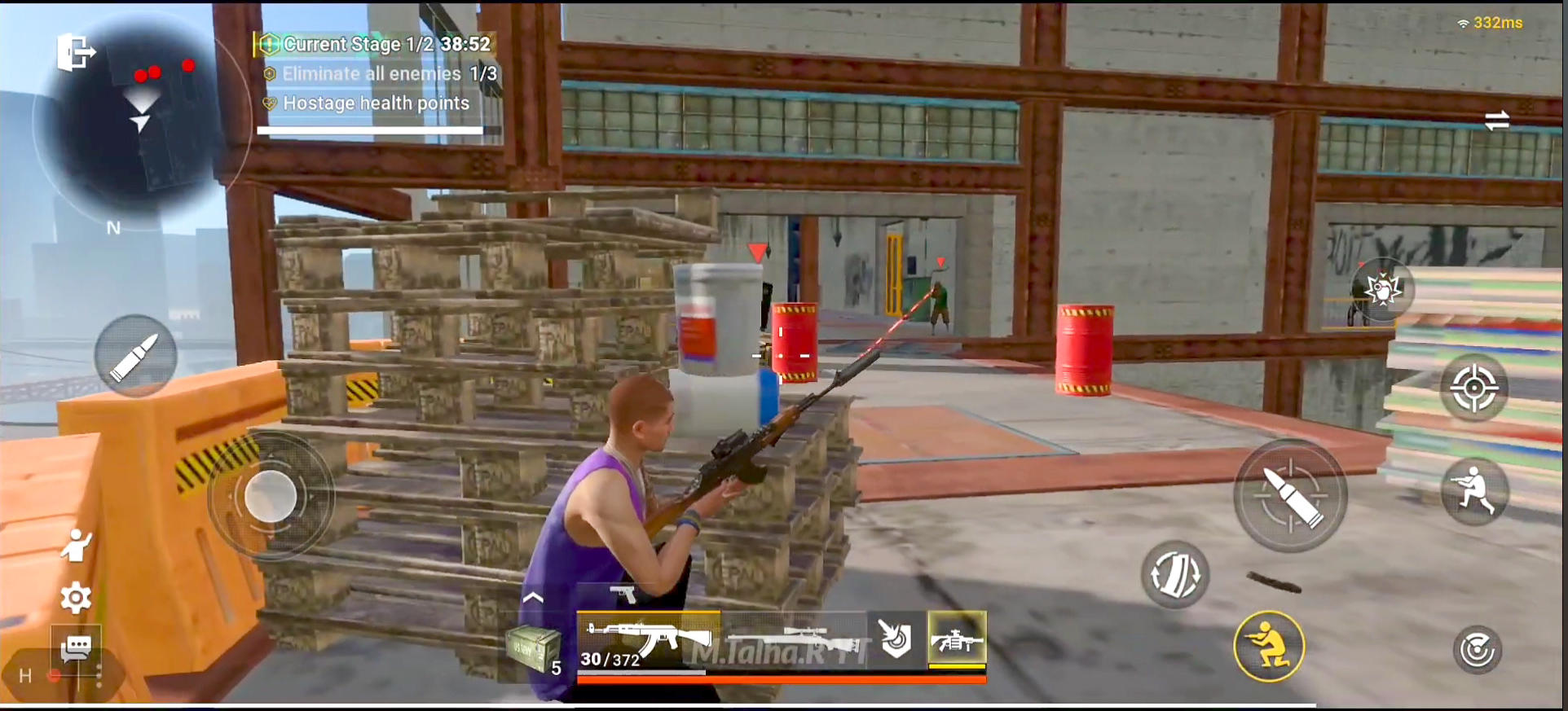The width and height of the screenshot is (1568, 711).
Task: Tap the Current Stage 1/2 header
Action: pos(375,44)
